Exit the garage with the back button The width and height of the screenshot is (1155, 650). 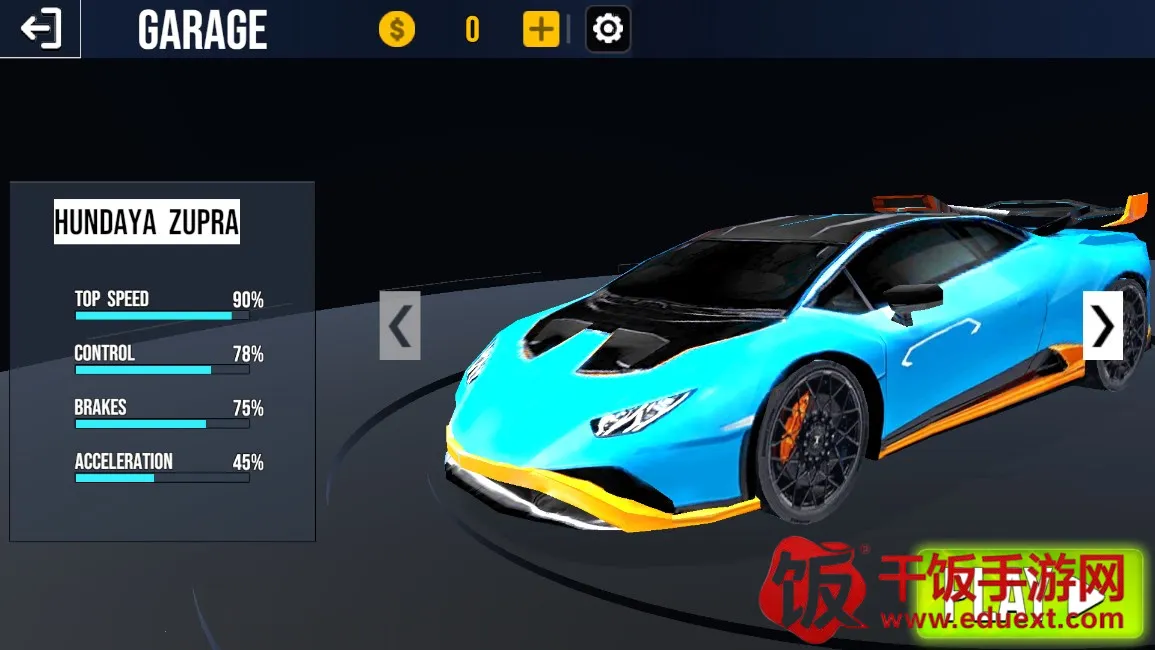pos(40,29)
